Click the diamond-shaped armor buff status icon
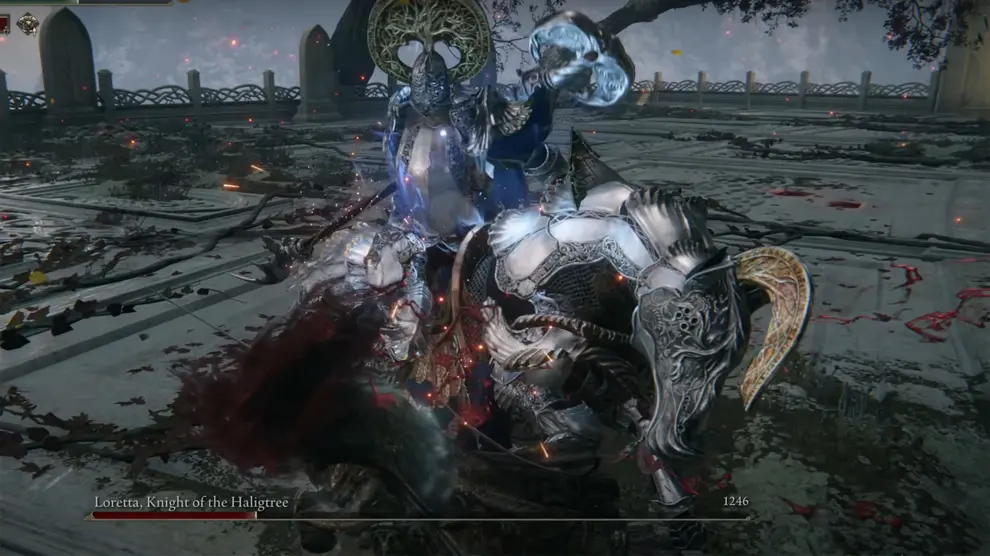The image size is (990, 556). tap(28, 23)
